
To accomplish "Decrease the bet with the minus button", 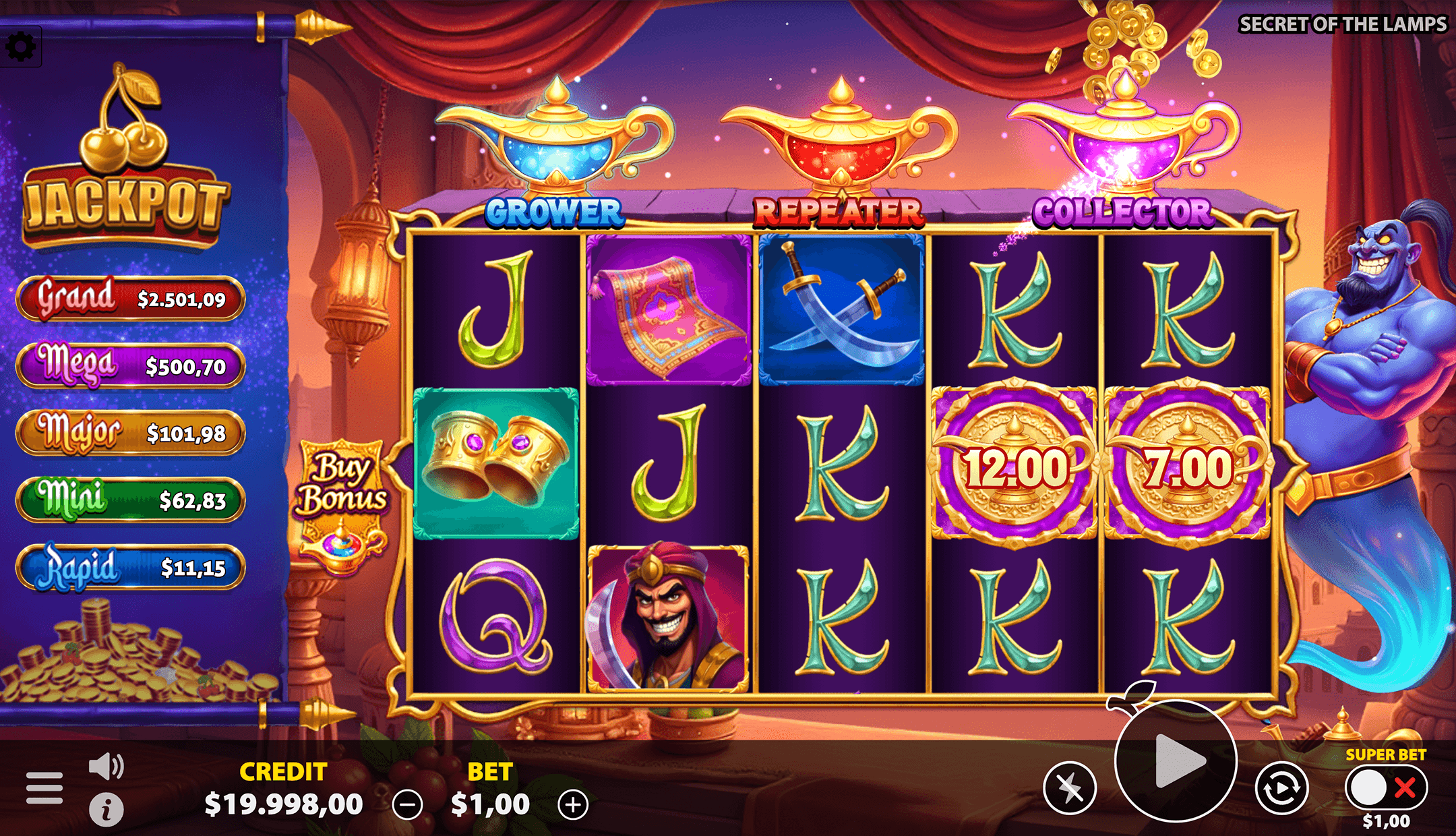I will coord(408,804).
